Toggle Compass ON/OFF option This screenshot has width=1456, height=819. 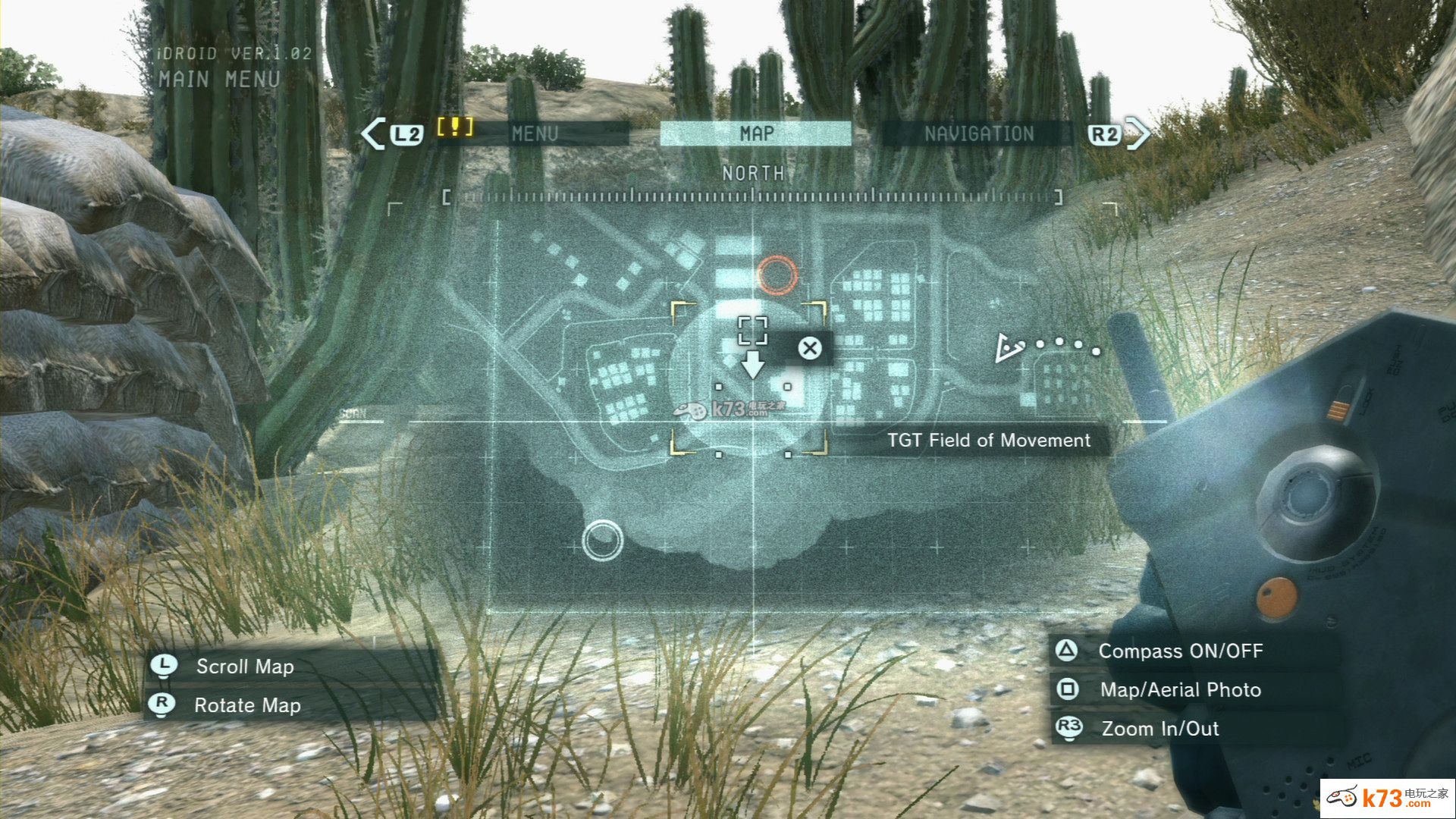click(1179, 651)
